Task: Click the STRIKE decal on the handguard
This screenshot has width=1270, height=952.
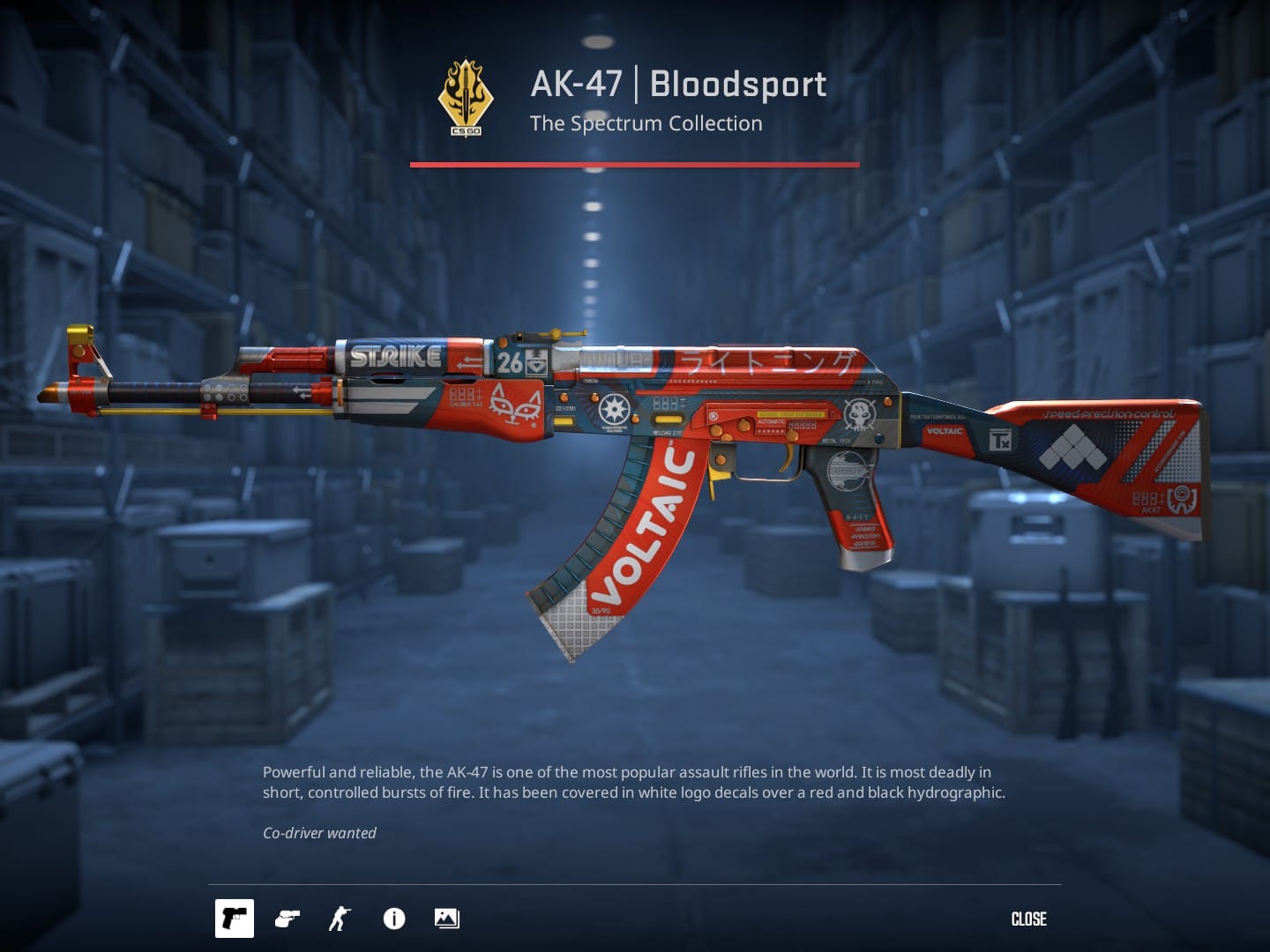Action: 395,357
